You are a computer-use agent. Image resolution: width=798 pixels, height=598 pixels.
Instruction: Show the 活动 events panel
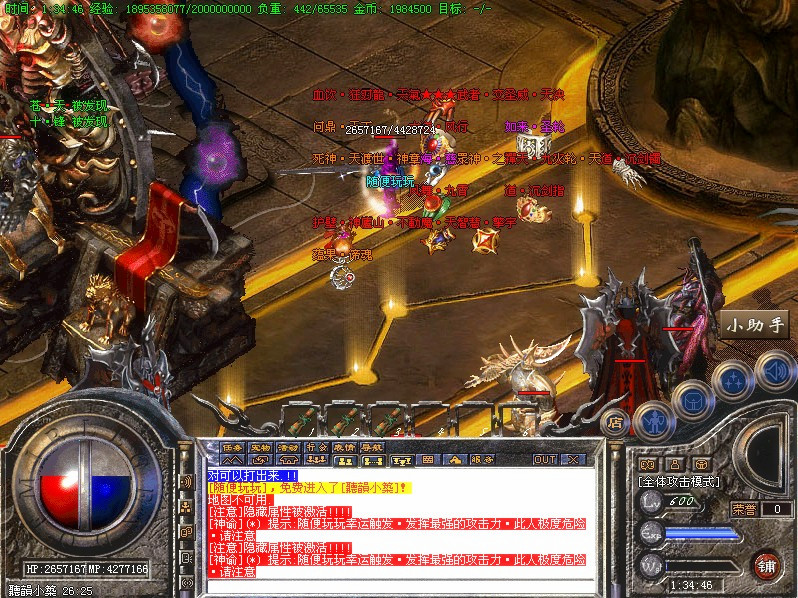click(x=288, y=447)
